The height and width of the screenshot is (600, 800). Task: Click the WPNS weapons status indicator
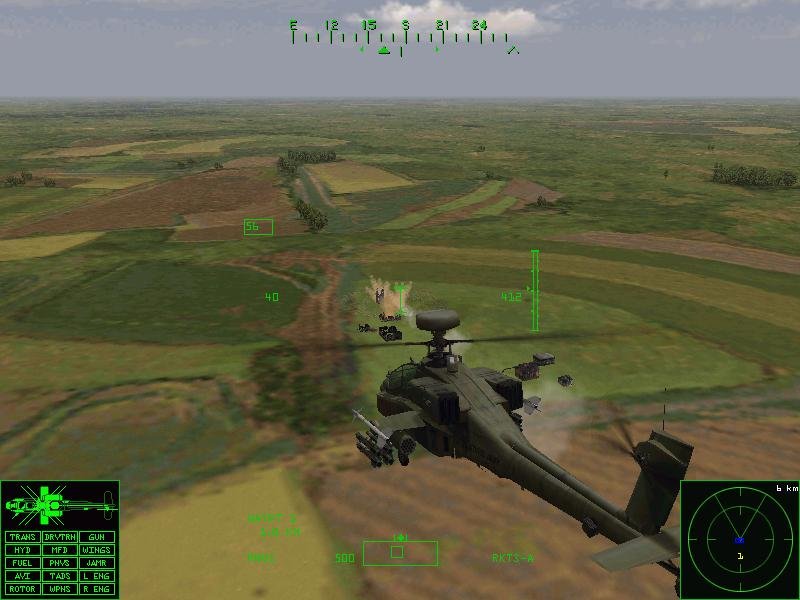59,589
